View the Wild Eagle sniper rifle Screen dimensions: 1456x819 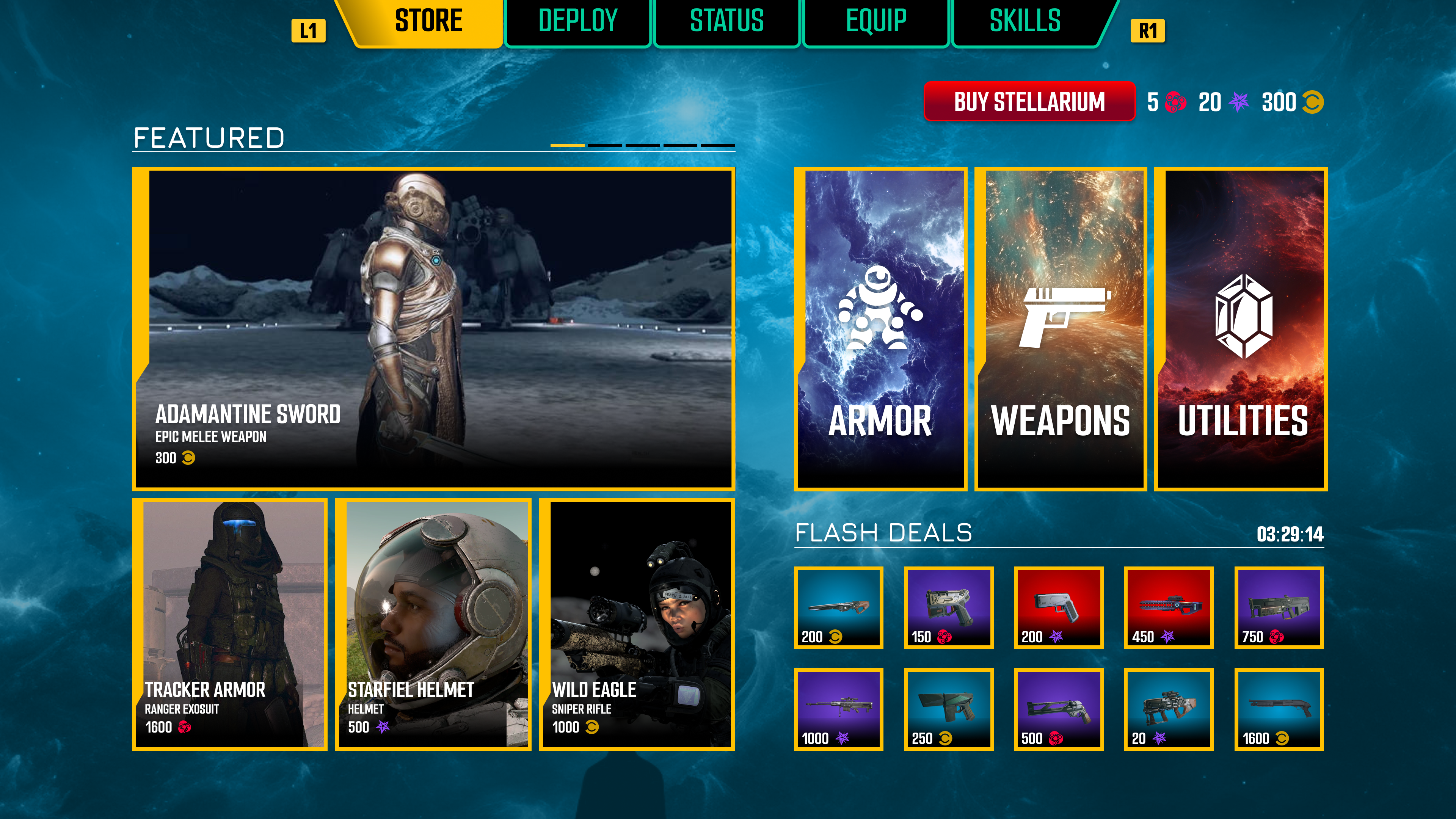tap(637, 624)
